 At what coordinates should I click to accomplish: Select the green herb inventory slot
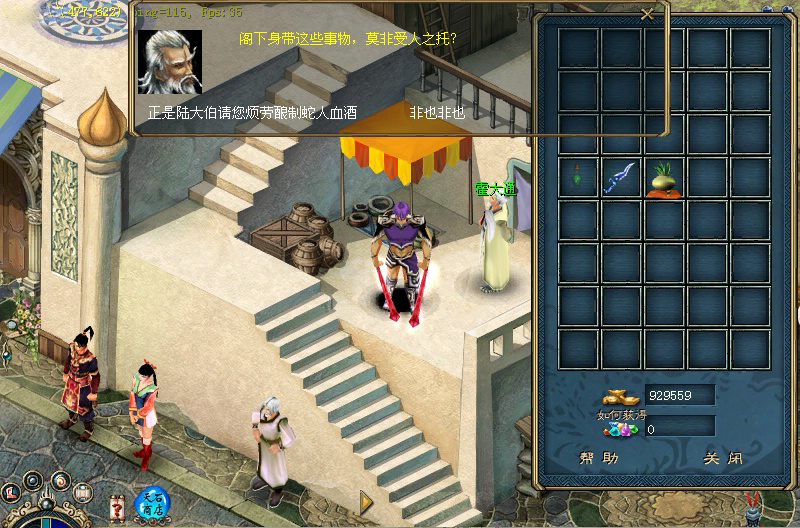click(579, 178)
